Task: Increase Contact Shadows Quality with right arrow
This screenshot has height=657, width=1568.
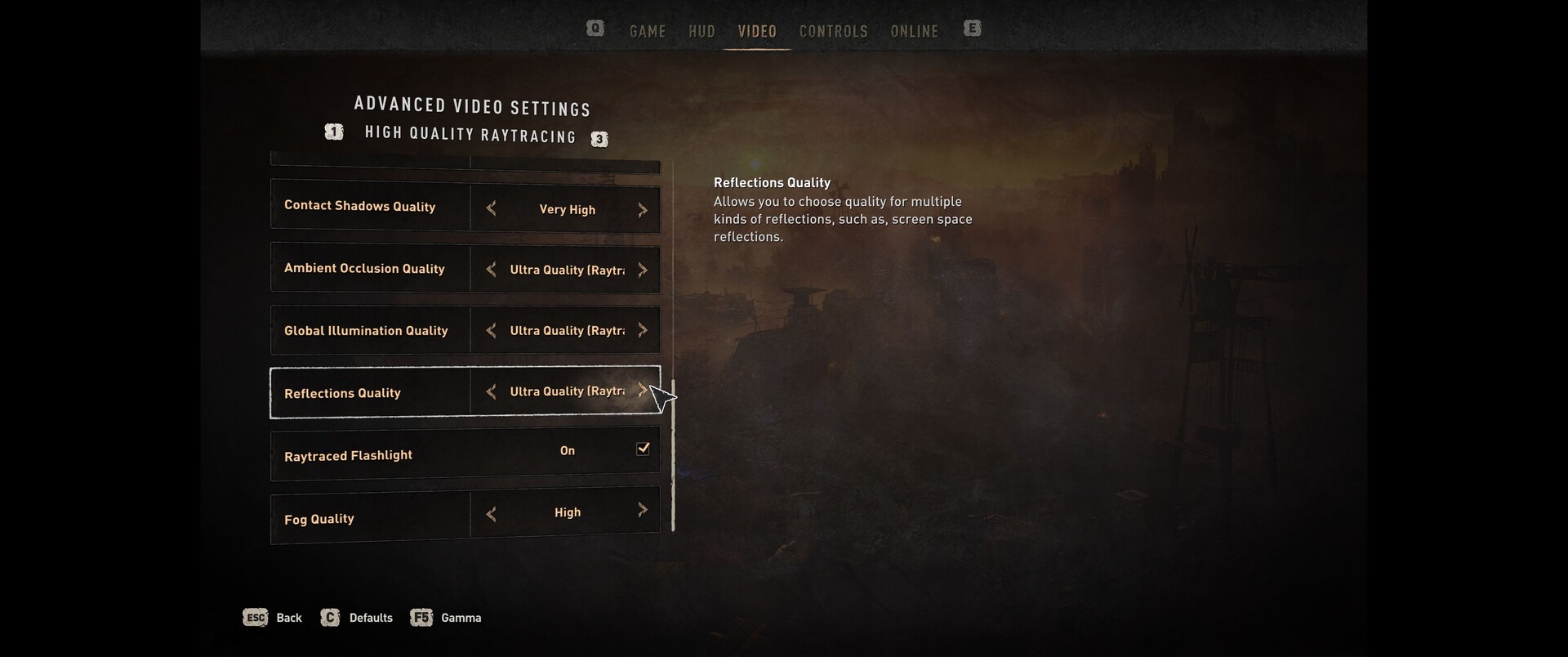Action: tap(643, 210)
